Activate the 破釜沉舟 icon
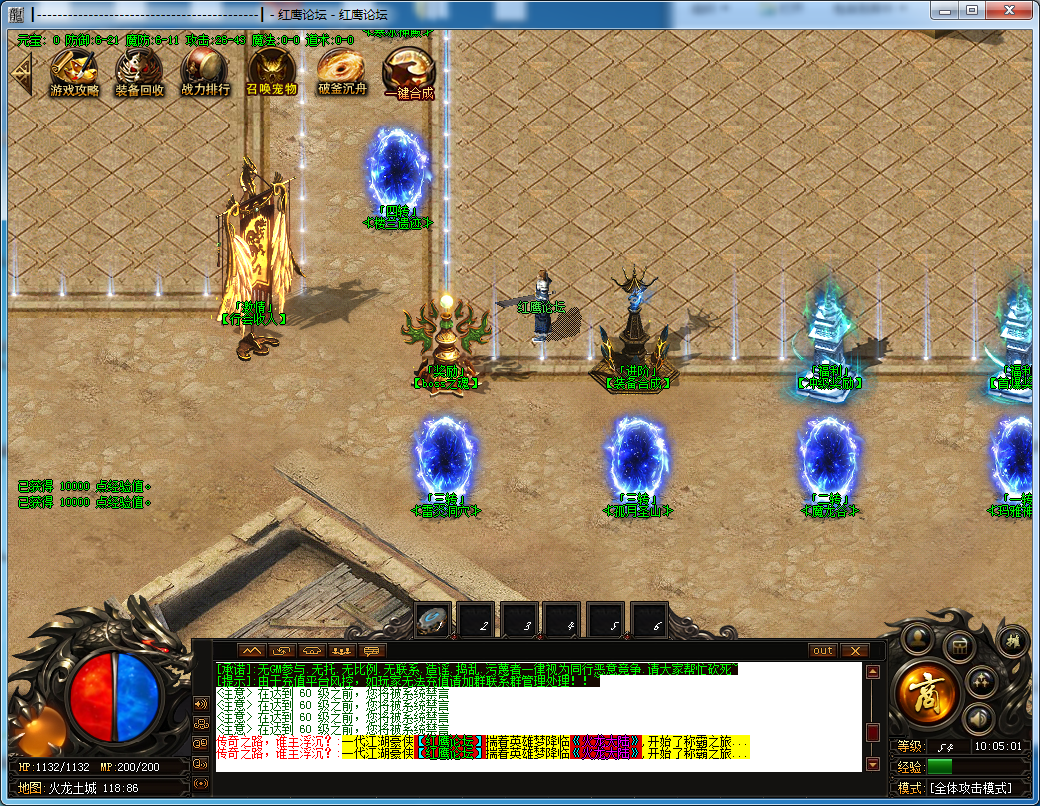This screenshot has height=806, width=1040. pos(342,71)
